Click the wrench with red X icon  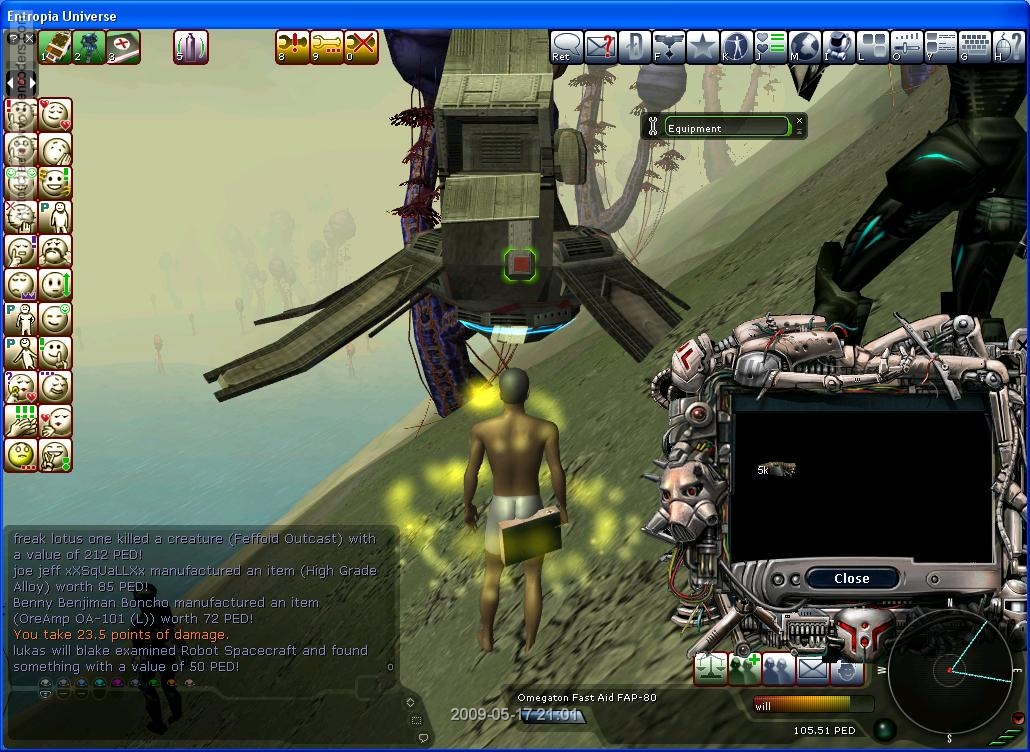coord(361,46)
